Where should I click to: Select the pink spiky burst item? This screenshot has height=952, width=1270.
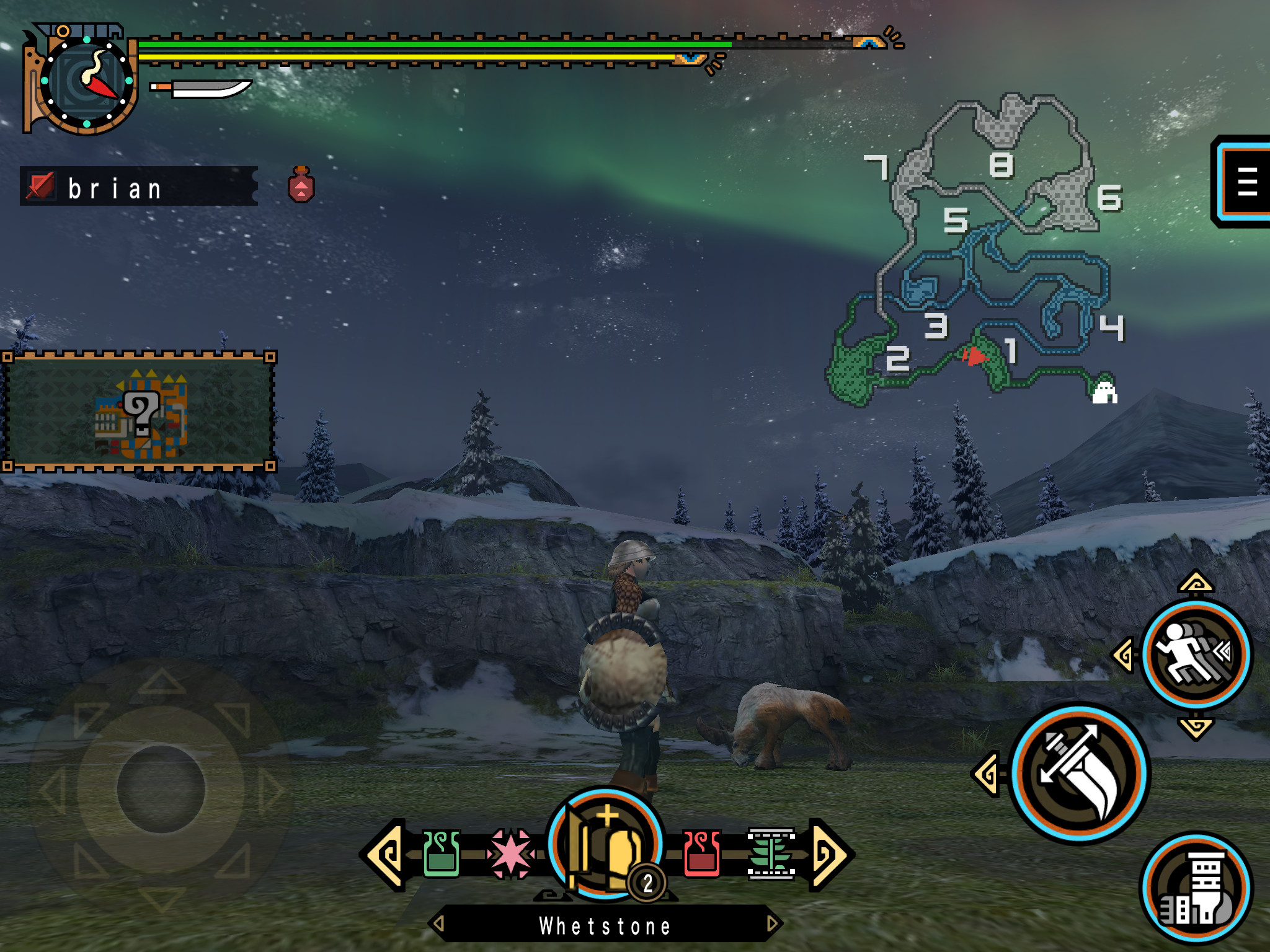pos(510,855)
